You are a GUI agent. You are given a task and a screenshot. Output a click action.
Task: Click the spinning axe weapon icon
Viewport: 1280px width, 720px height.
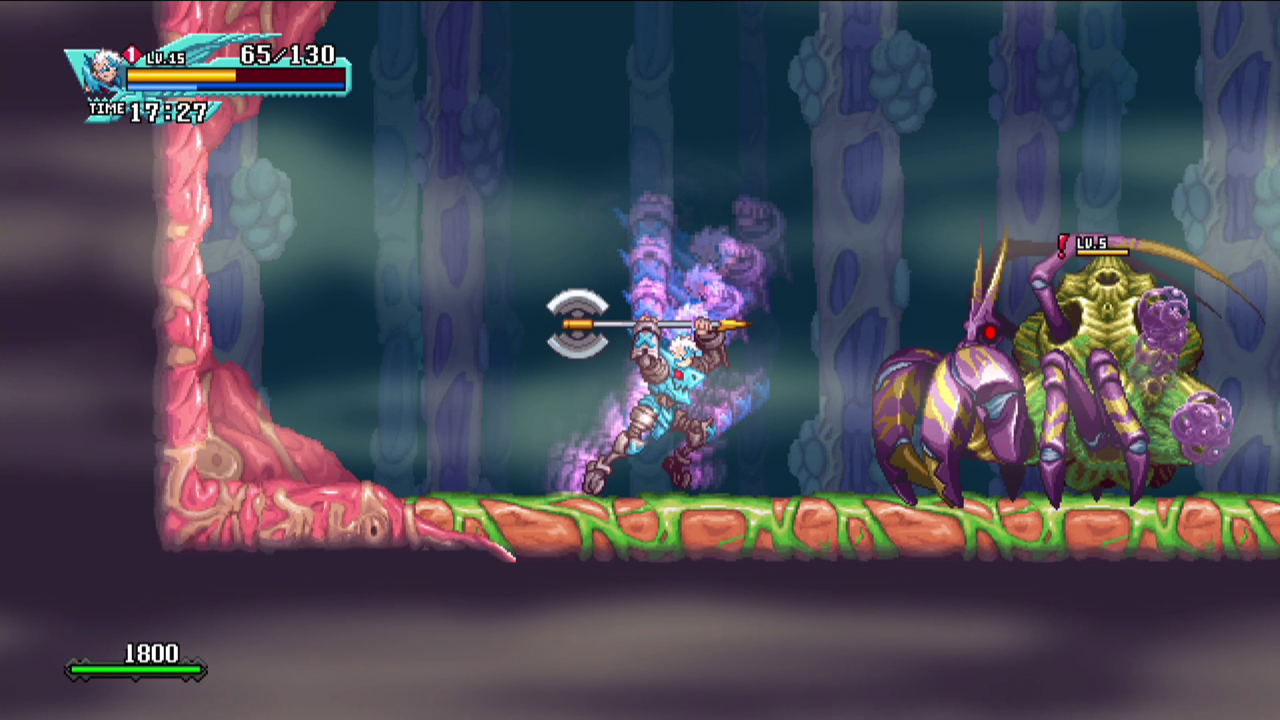coord(578,322)
